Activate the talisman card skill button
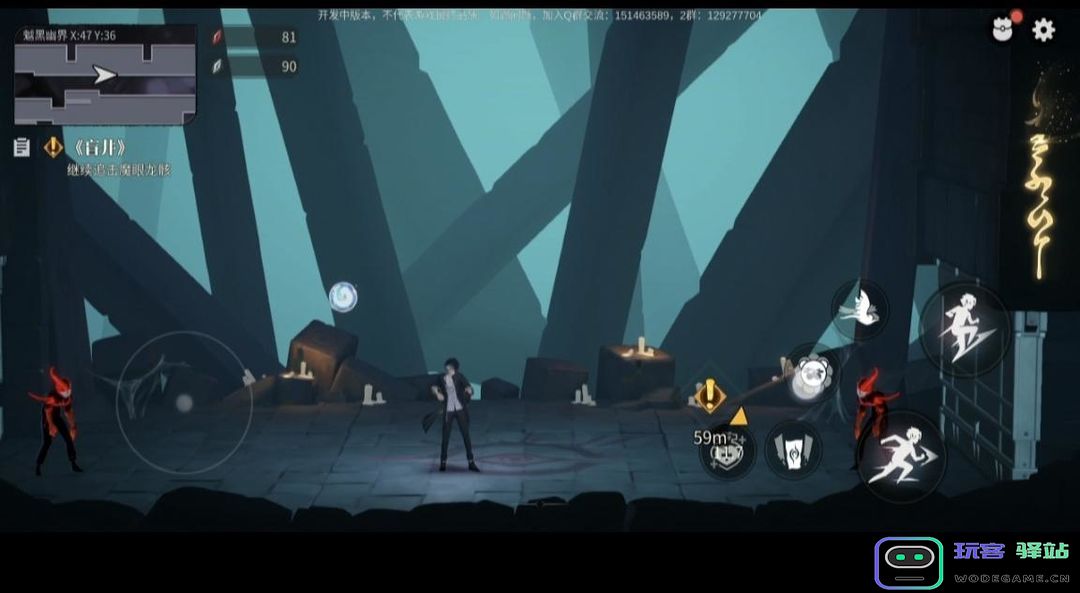Viewport: 1080px width, 593px height. coord(794,450)
